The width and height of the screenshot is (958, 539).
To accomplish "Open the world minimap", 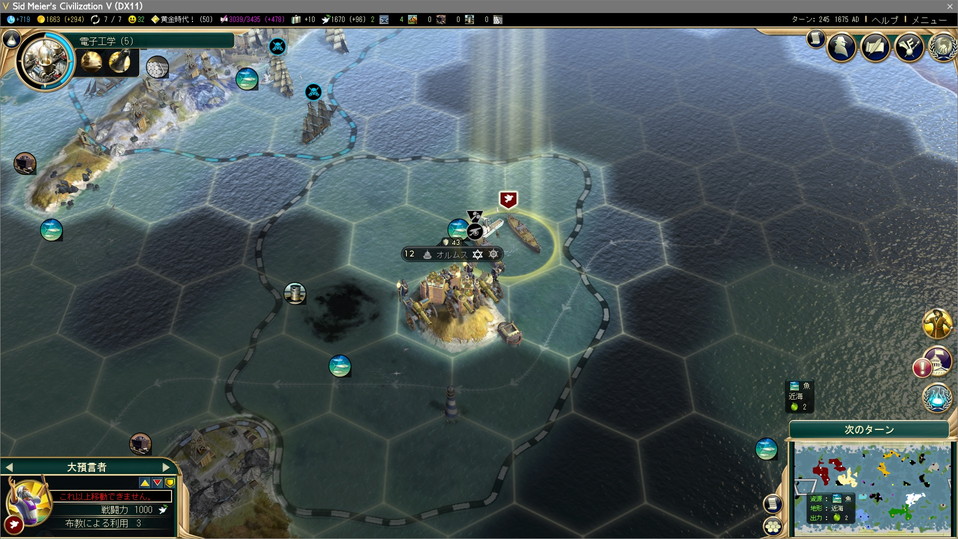I will [871, 485].
